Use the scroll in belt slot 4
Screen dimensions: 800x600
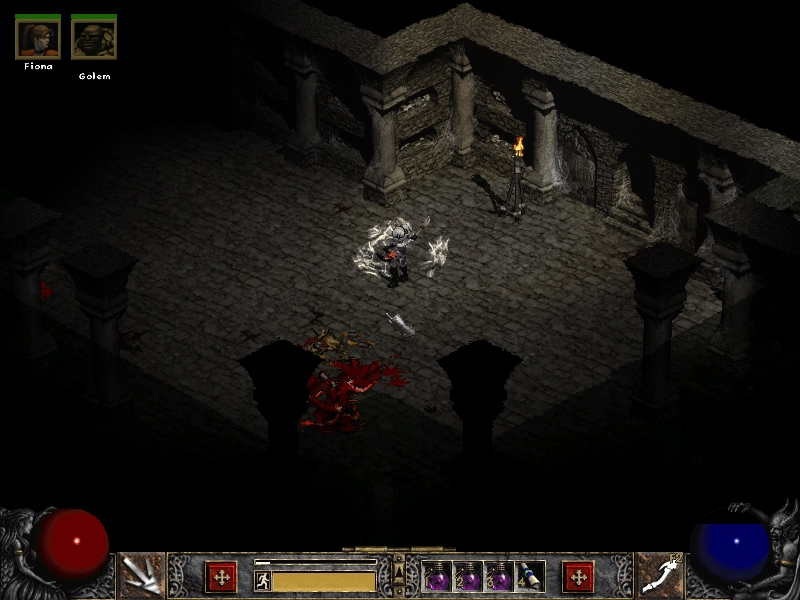530,577
